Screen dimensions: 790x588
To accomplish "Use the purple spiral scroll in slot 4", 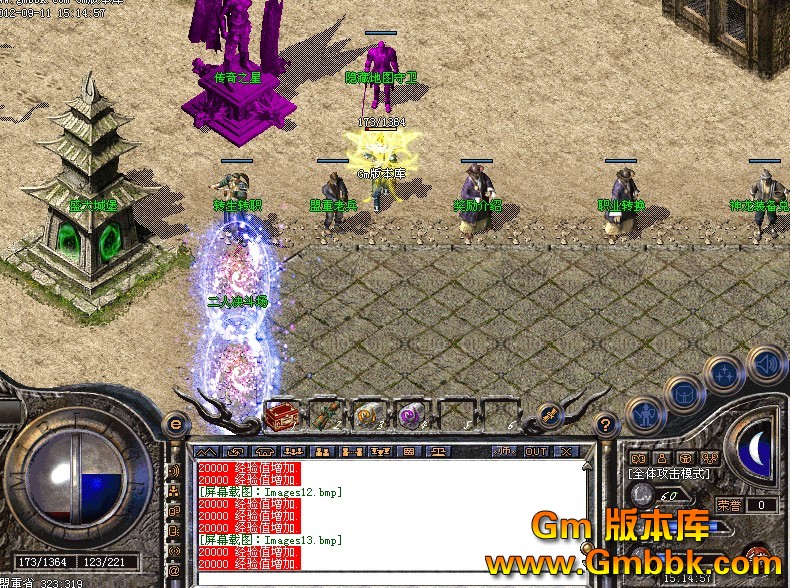I will coord(411,415).
